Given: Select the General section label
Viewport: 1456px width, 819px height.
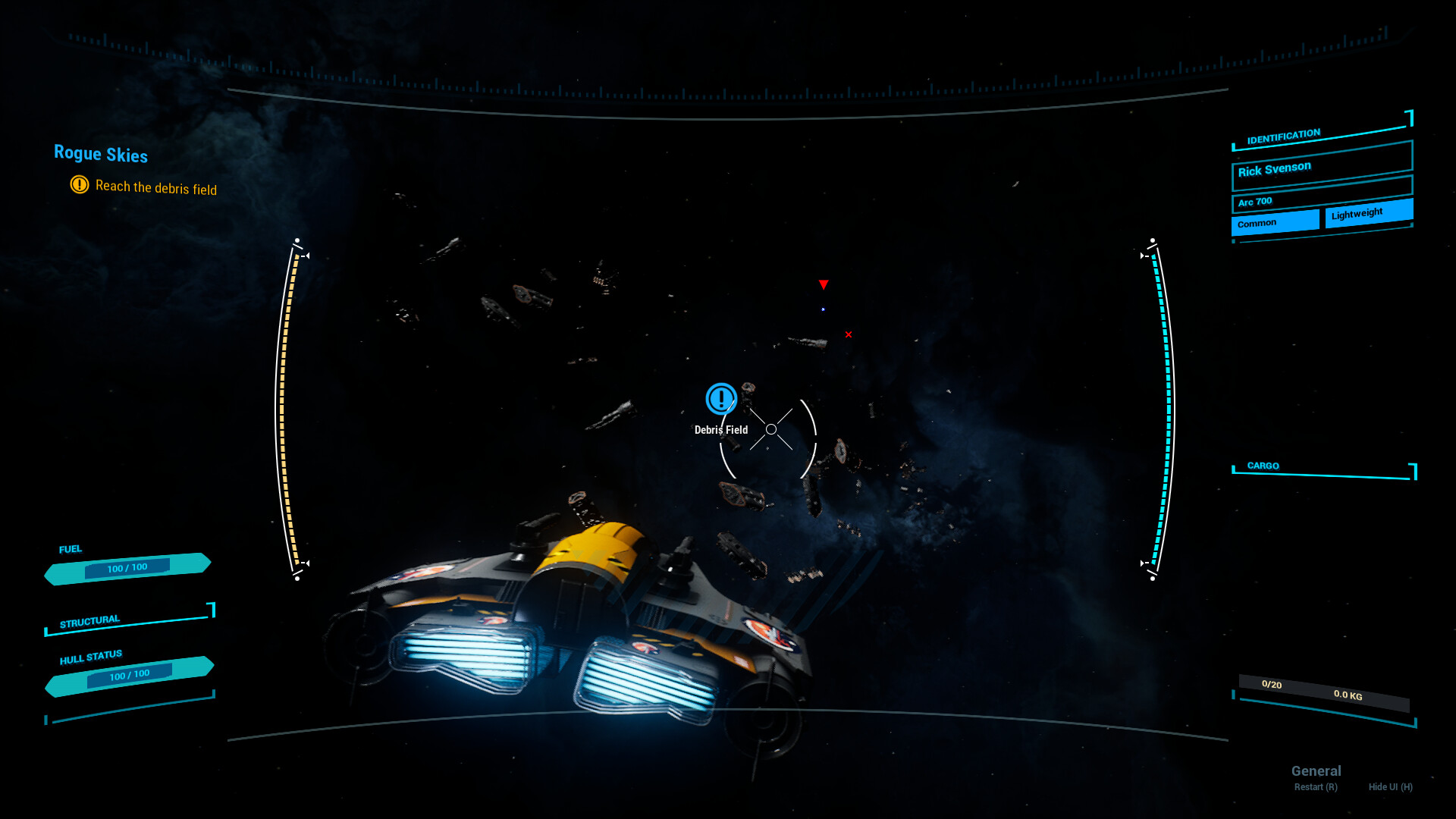Looking at the screenshot, I should click(x=1316, y=770).
